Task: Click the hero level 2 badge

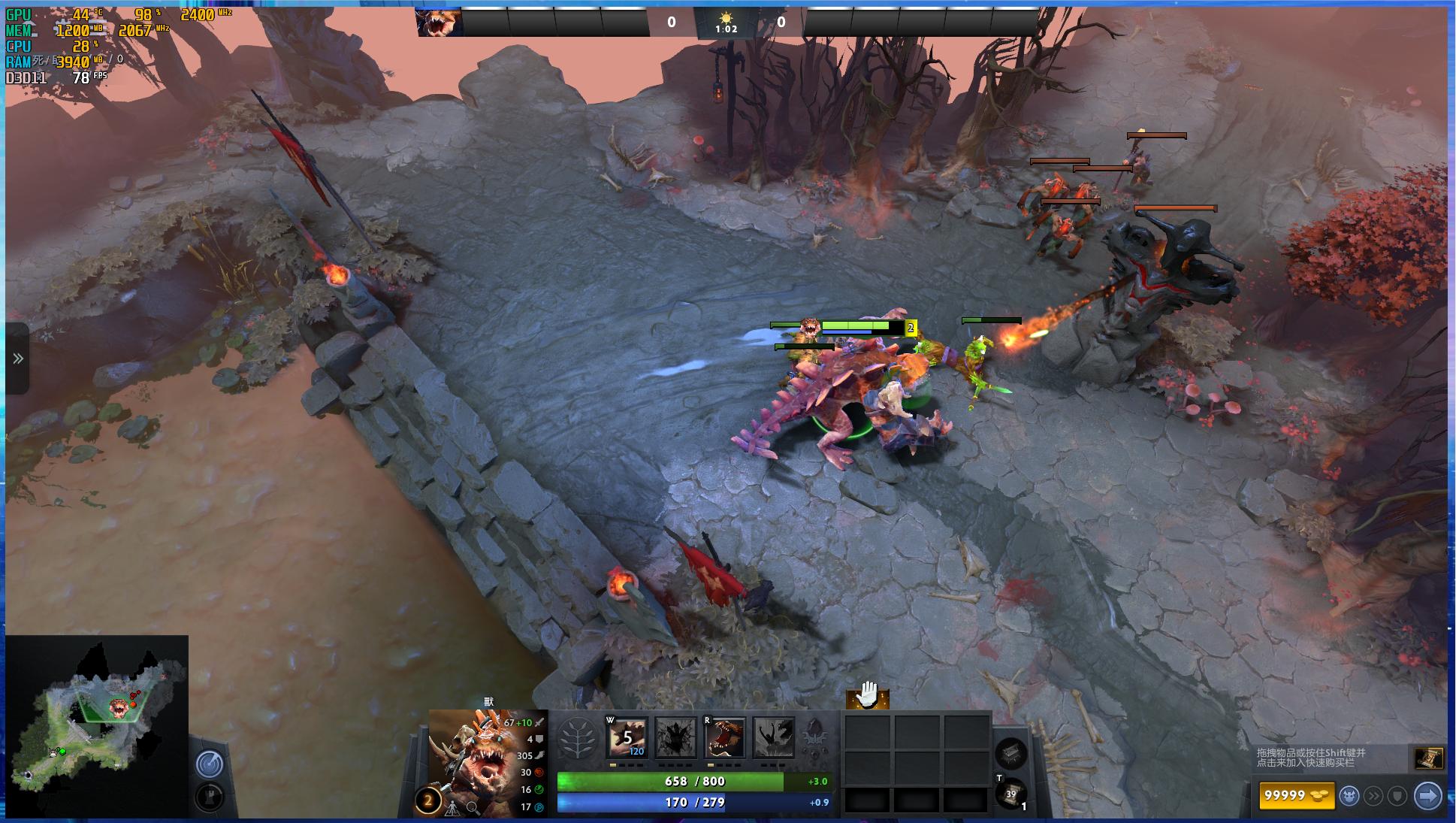Action: coord(428,801)
